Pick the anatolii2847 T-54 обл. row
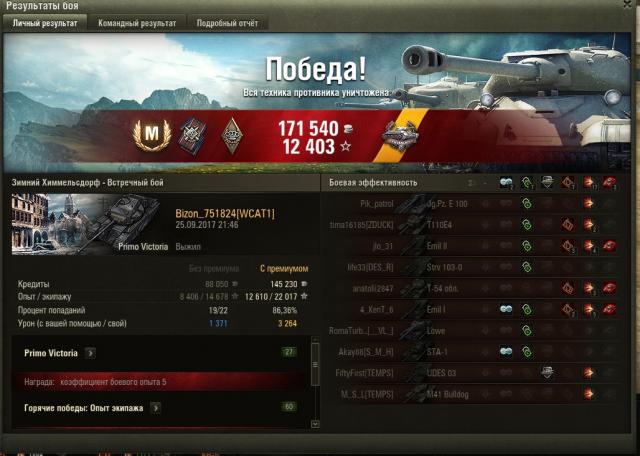Image resolution: width=640 pixels, height=456 pixels. [x=470, y=288]
